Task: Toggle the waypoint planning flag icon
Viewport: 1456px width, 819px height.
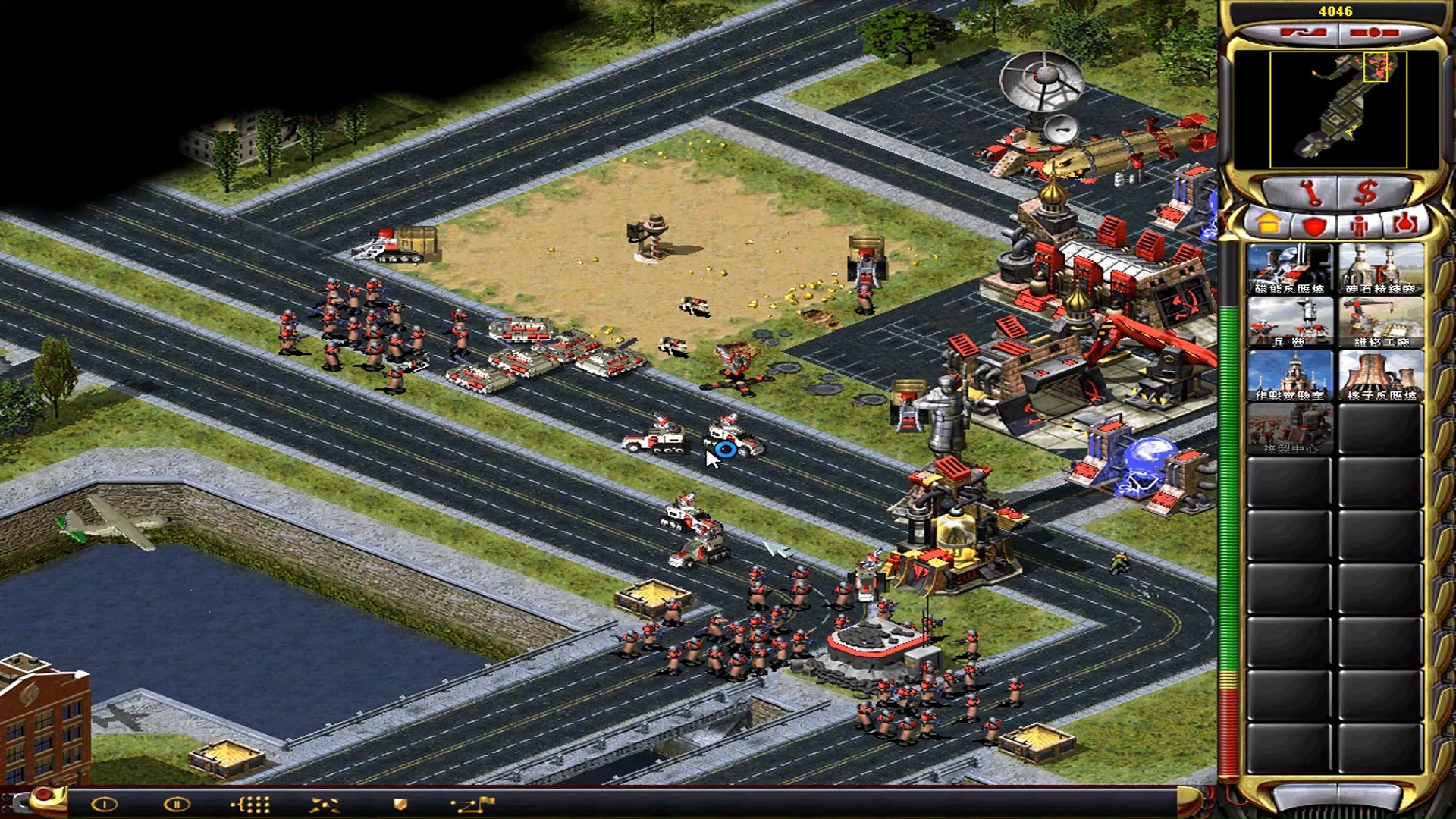Action: pyautogui.click(x=473, y=805)
